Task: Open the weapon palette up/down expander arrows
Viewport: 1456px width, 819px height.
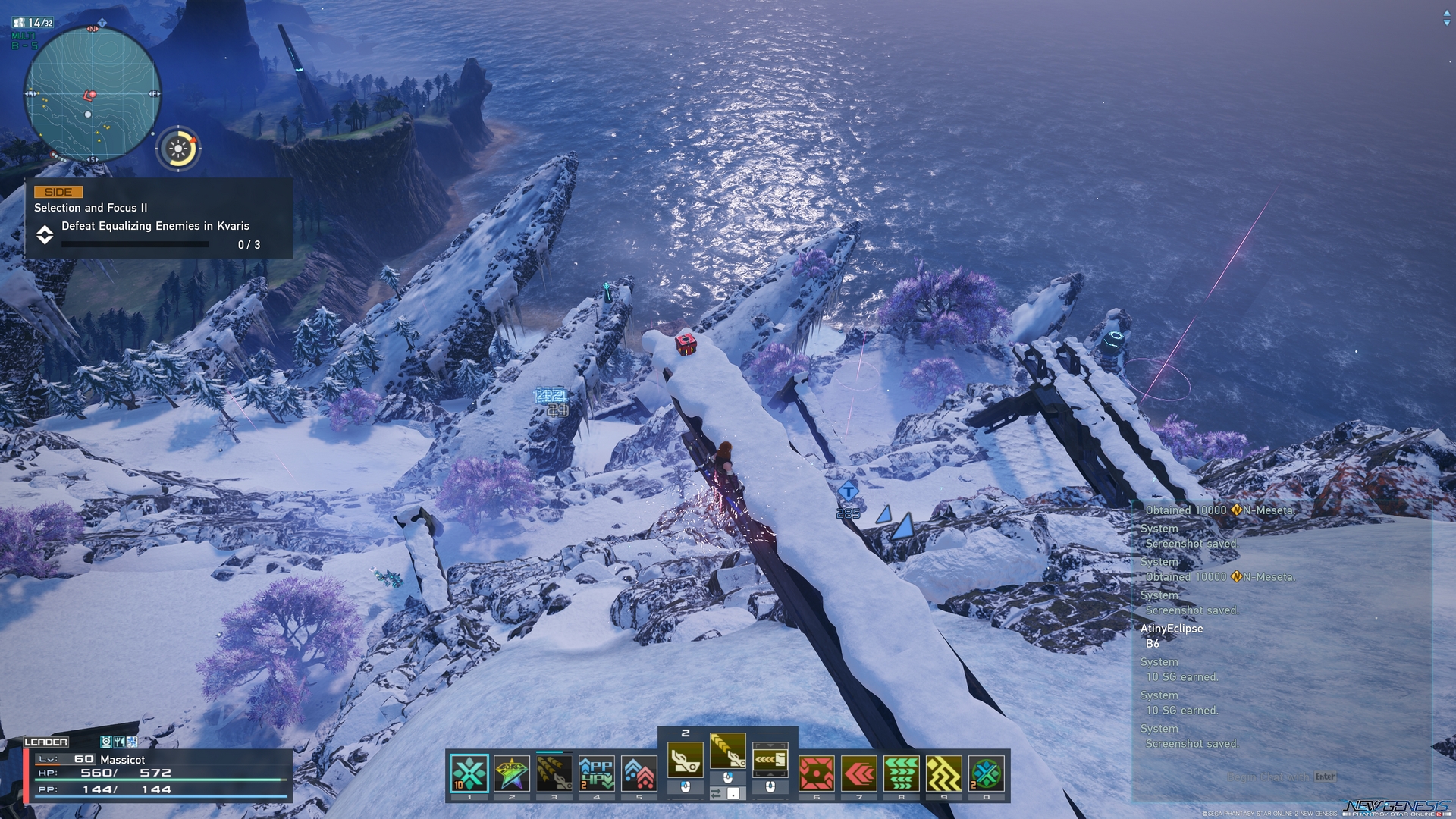Action: (769, 758)
